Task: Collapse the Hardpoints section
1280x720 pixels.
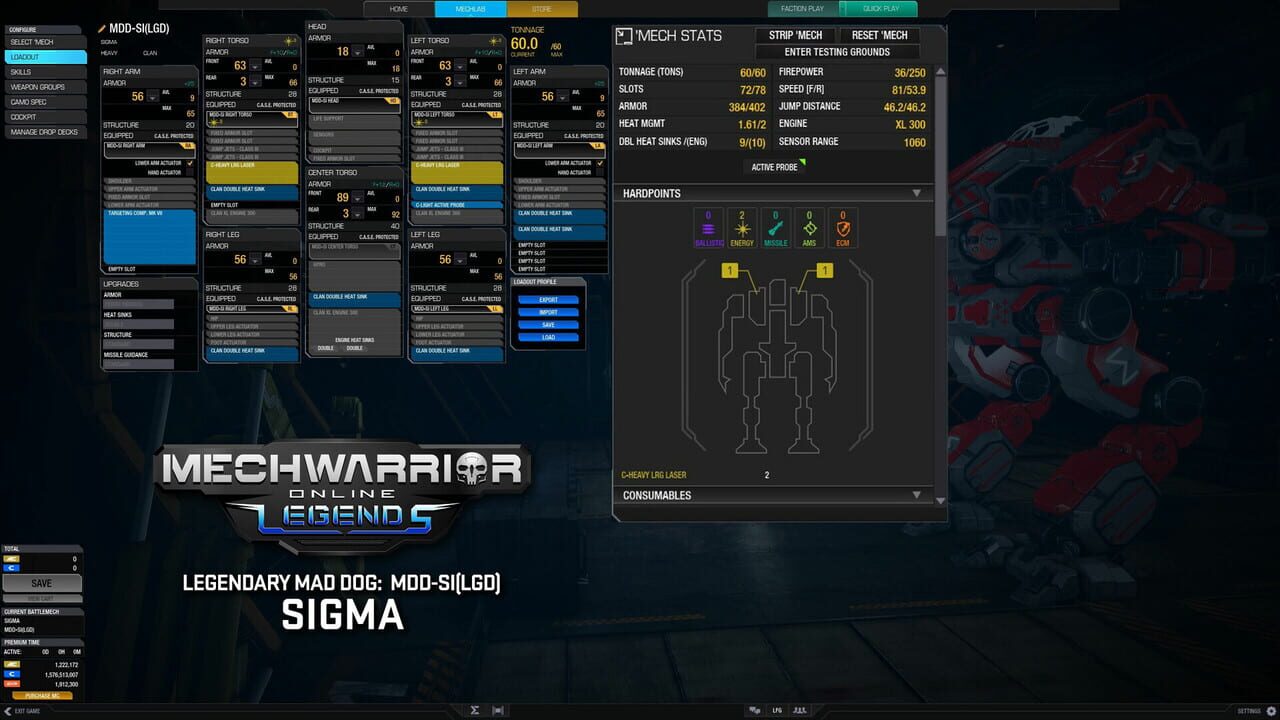Action: (x=916, y=193)
